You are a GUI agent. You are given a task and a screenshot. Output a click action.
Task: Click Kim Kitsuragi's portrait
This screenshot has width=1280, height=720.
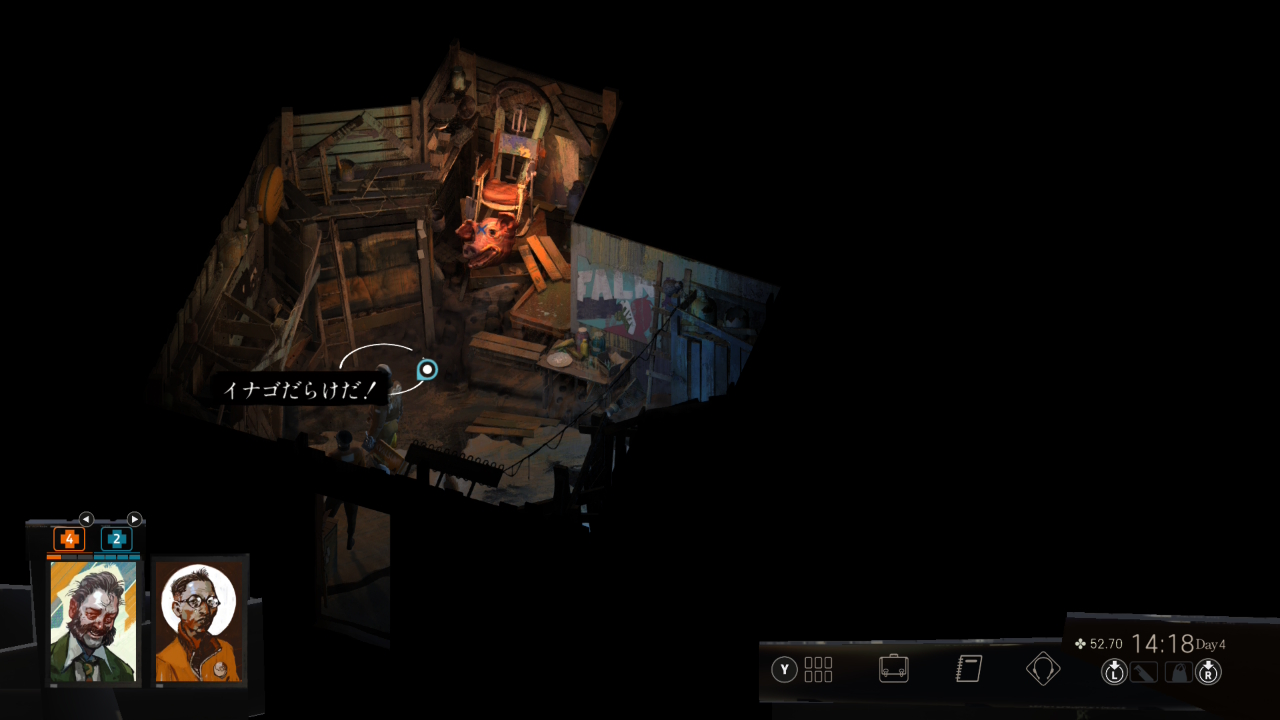(x=198, y=621)
